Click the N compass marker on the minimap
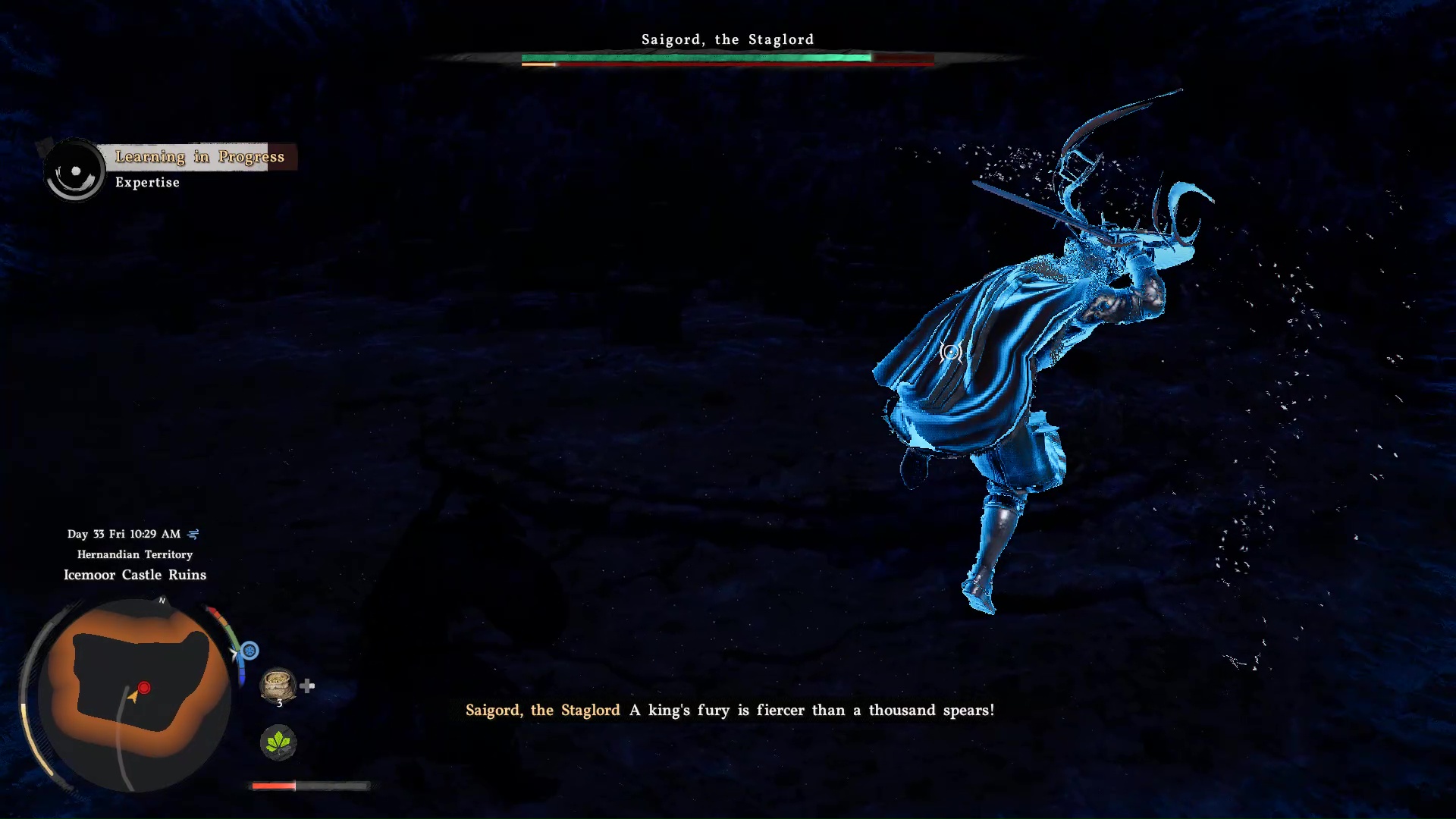The height and width of the screenshot is (819, 1456). 161,600
